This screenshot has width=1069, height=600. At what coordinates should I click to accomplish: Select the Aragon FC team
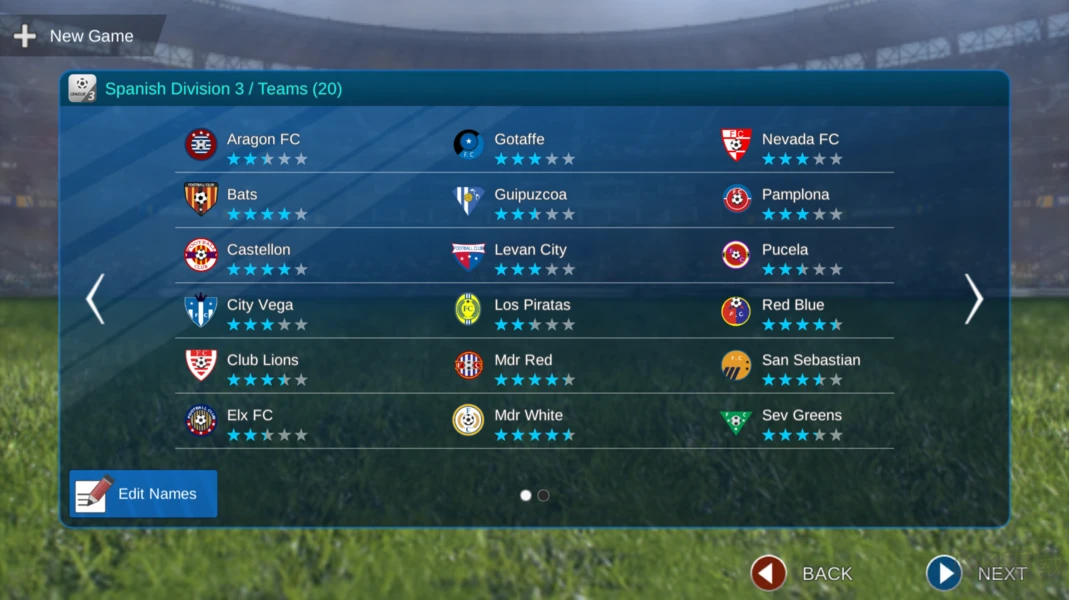pos(263,146)
